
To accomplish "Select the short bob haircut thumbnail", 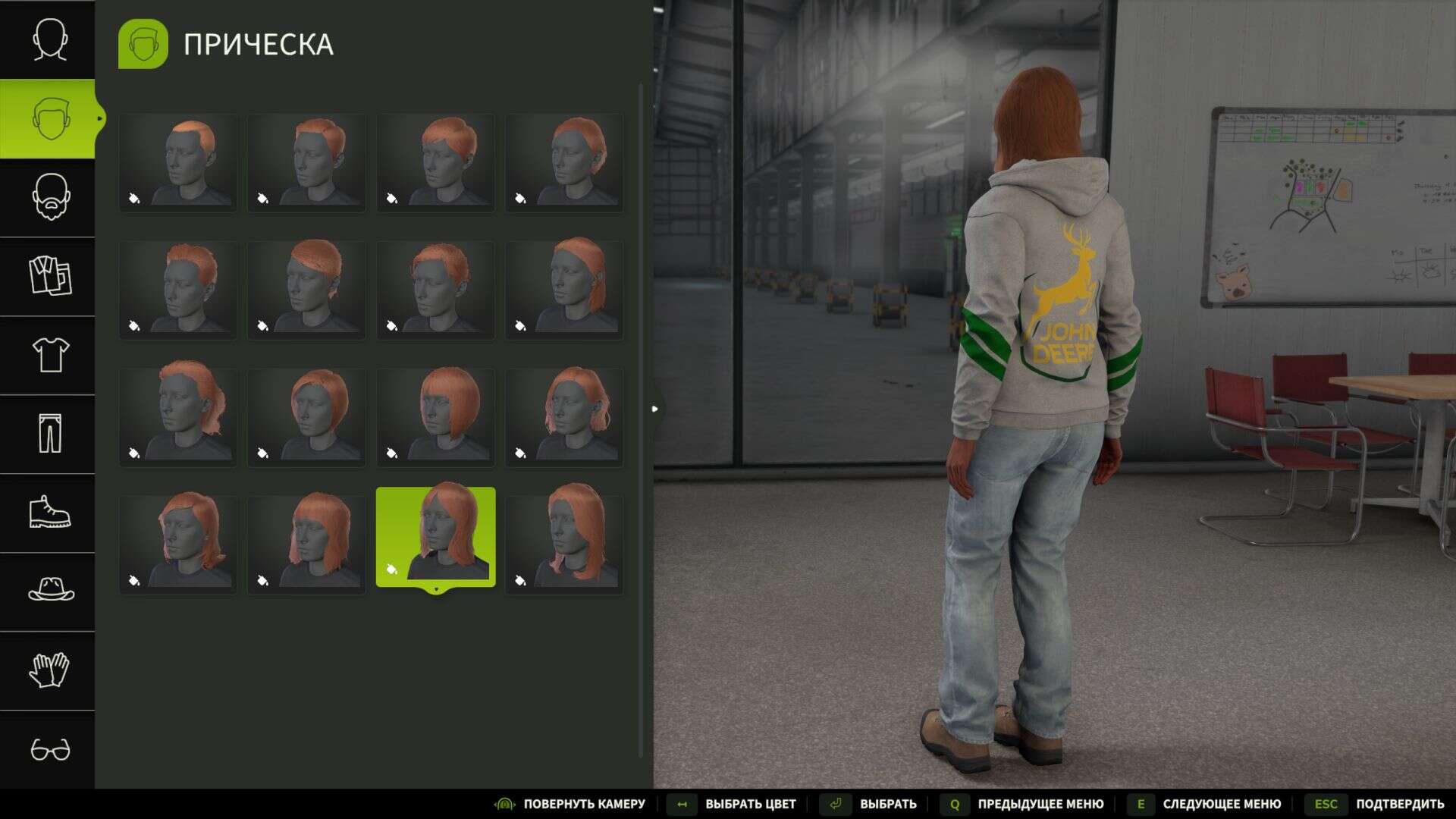I will [x=436, y=413].
